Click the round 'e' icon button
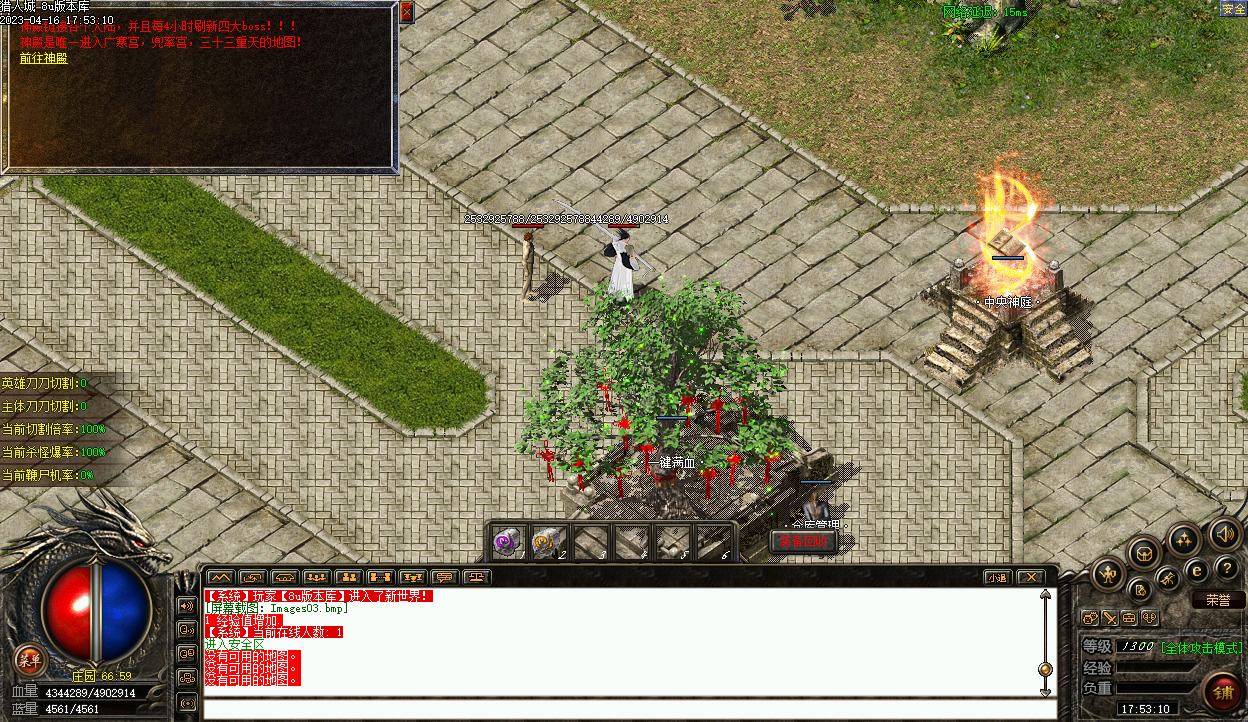Image resolution: width=1248 pixels, height=722 pixels. (1196, 571)
